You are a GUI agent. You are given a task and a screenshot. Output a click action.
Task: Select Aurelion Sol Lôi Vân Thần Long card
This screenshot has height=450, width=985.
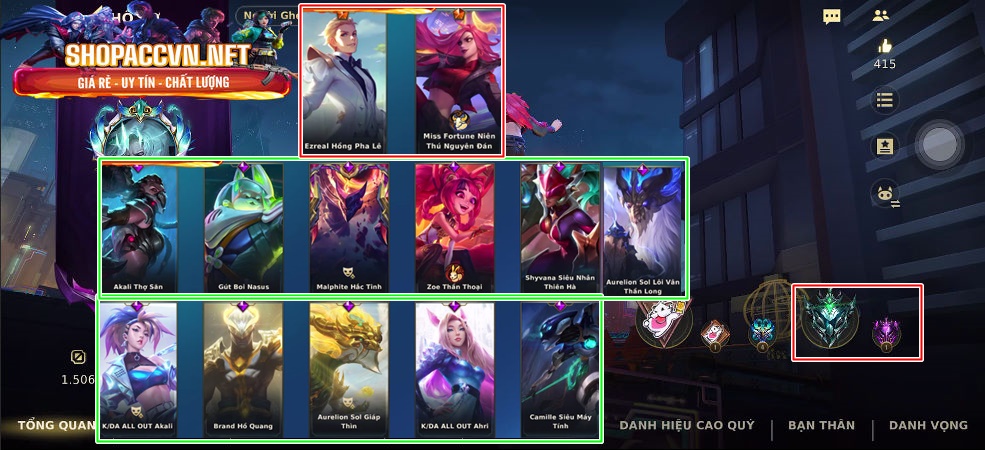coord(643,228)
